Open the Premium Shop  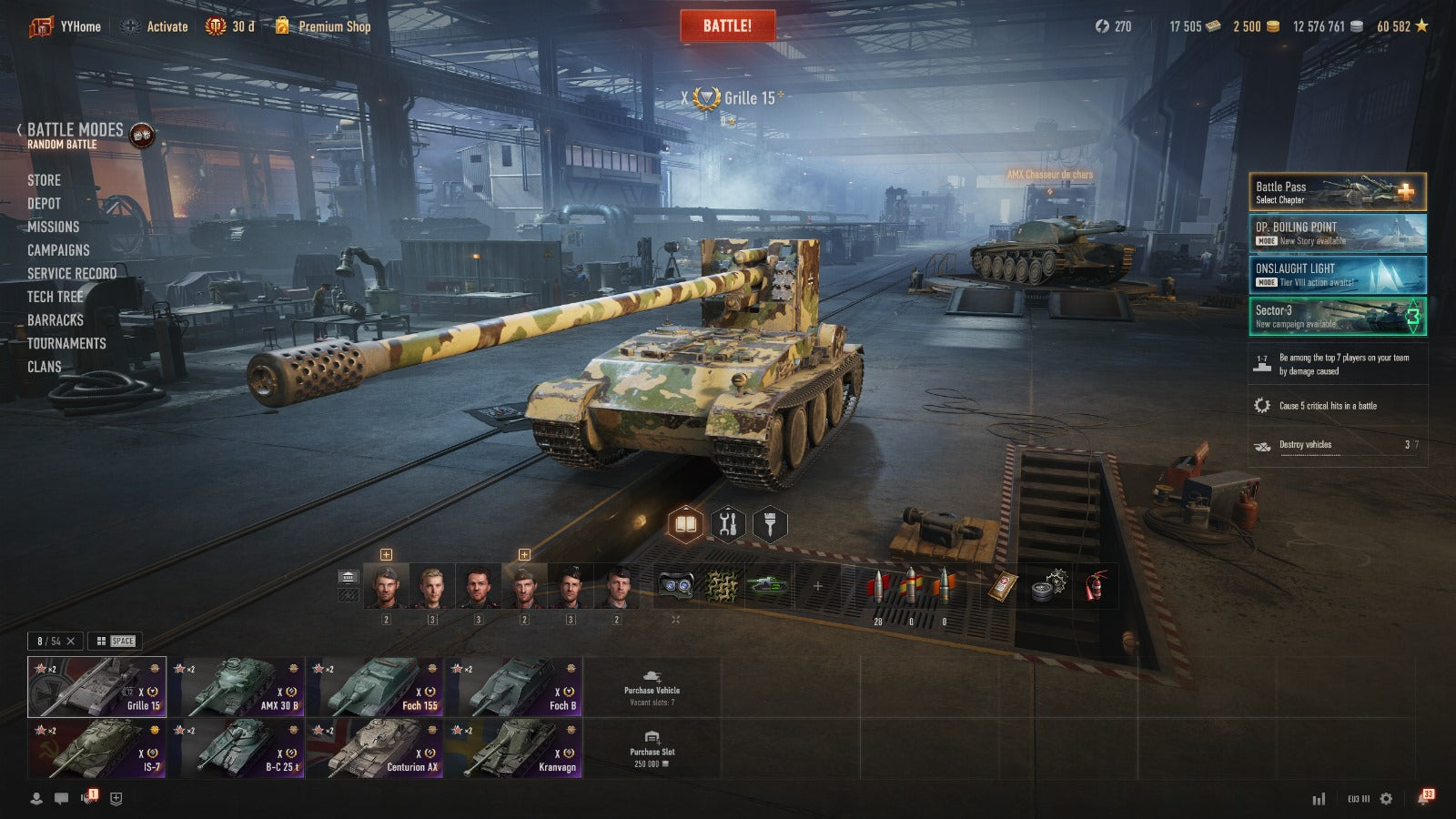point(333,26)
